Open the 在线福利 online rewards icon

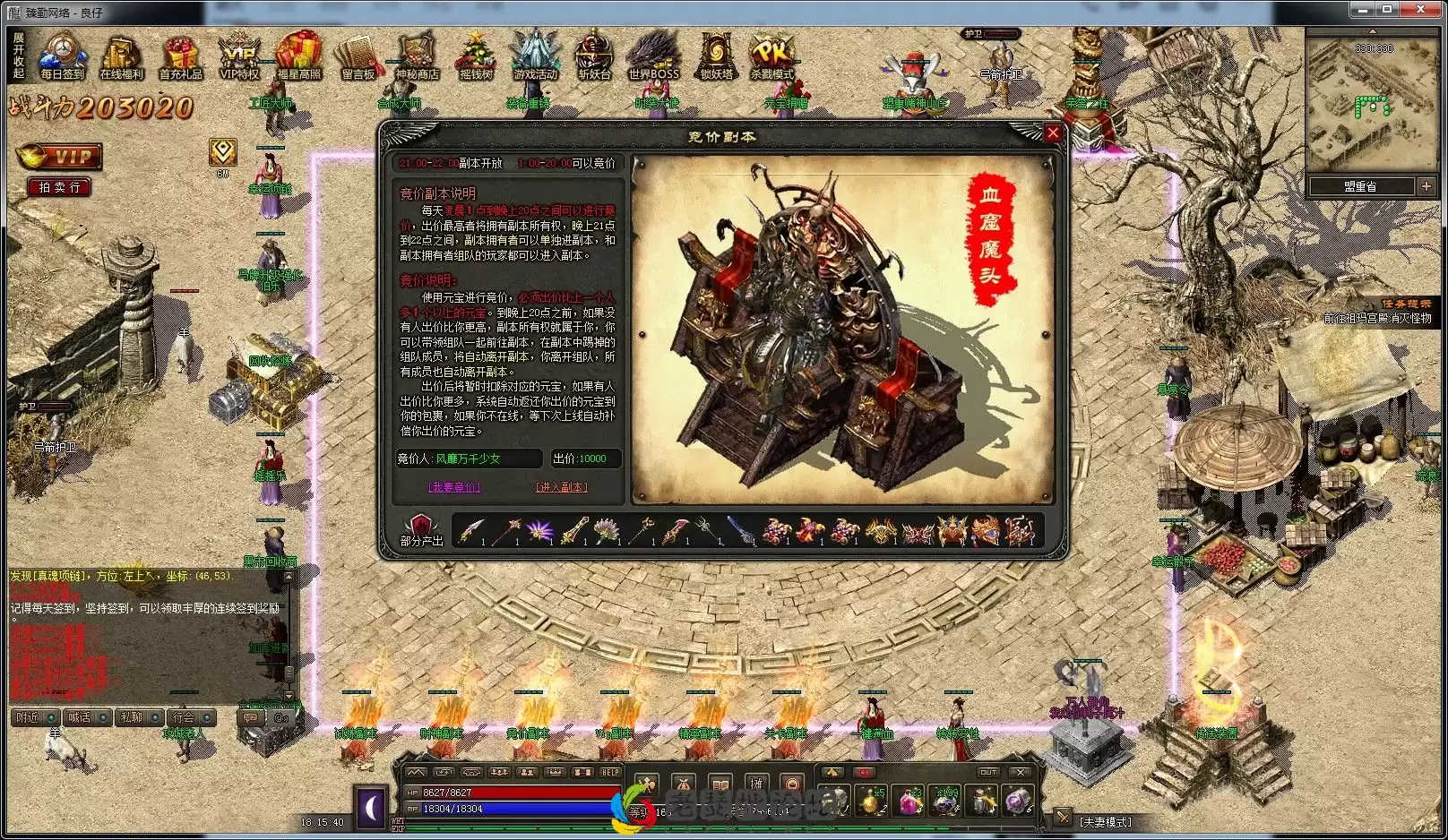(121, 54)
